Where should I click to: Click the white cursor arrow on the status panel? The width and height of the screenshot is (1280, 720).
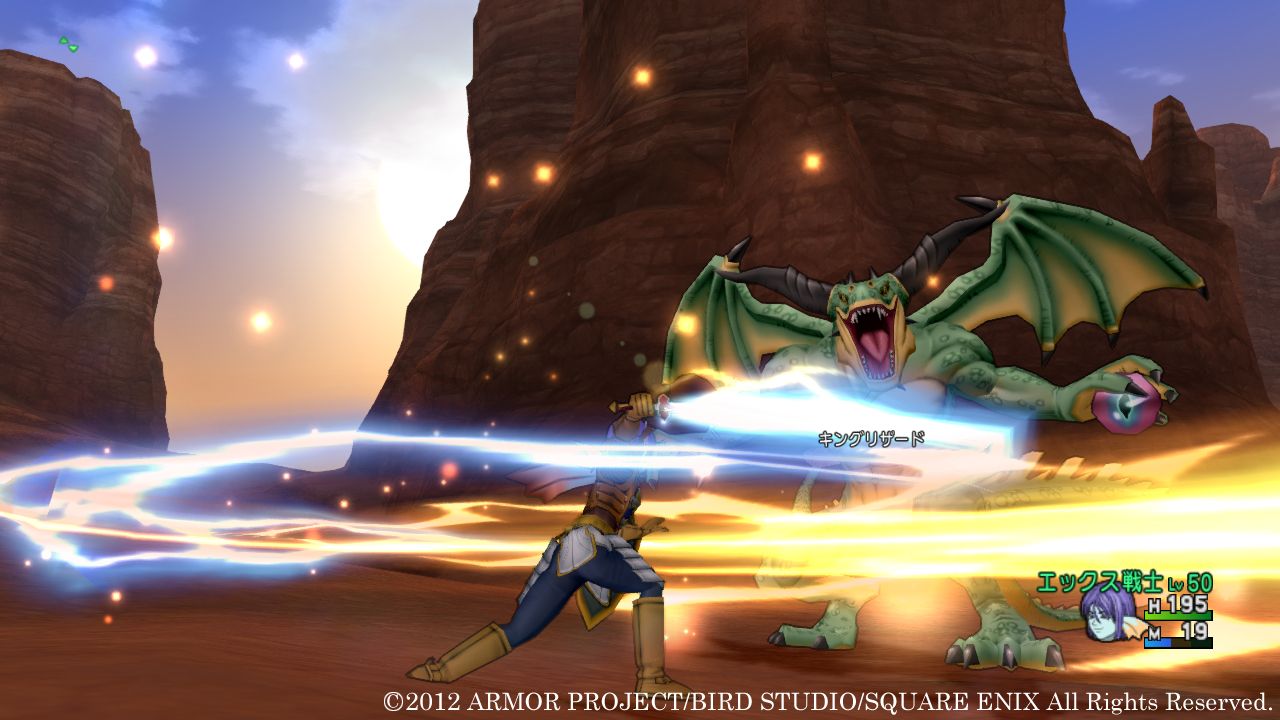click(1136, 628)
